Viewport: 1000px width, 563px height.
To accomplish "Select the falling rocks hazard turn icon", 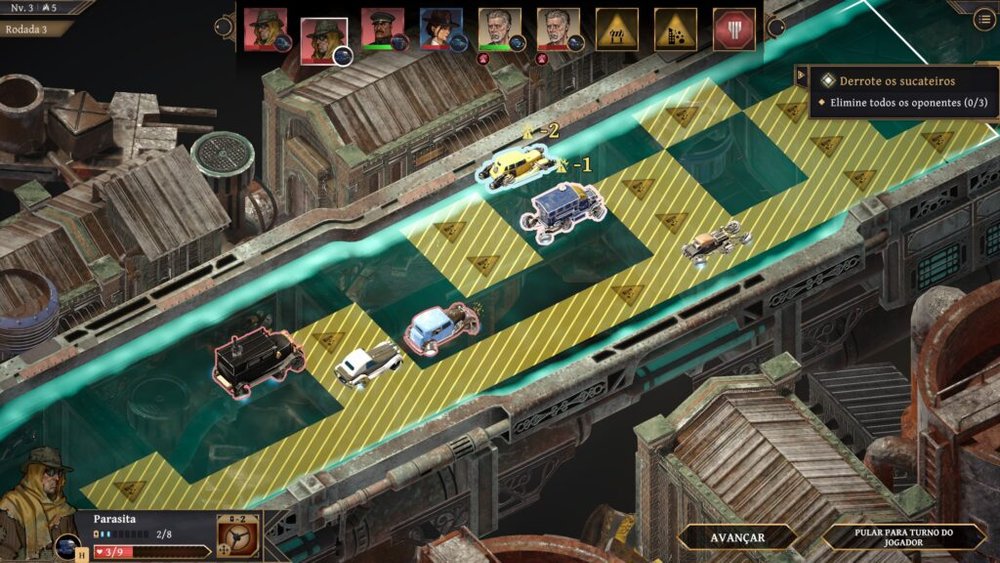I will [x=675, y=29].
